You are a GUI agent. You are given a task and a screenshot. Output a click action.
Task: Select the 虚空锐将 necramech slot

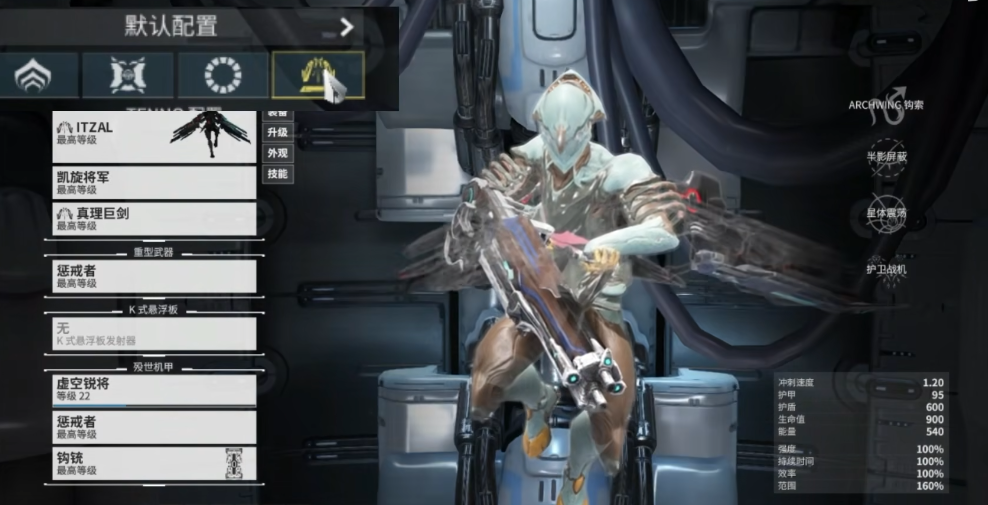click(154, 390)
